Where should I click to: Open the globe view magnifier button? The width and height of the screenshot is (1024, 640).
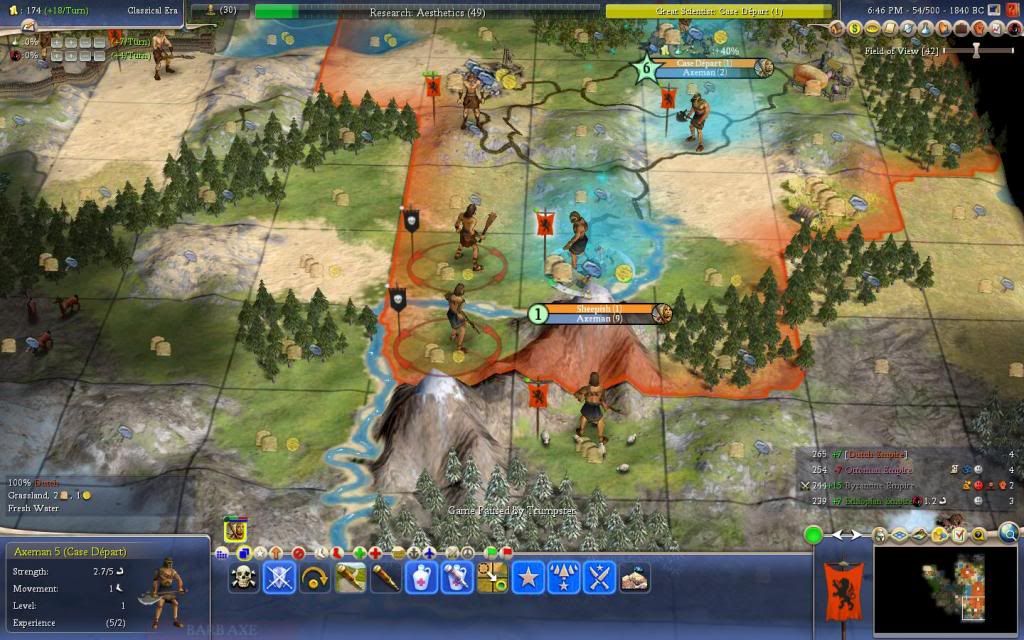(x=1008, y=534)
